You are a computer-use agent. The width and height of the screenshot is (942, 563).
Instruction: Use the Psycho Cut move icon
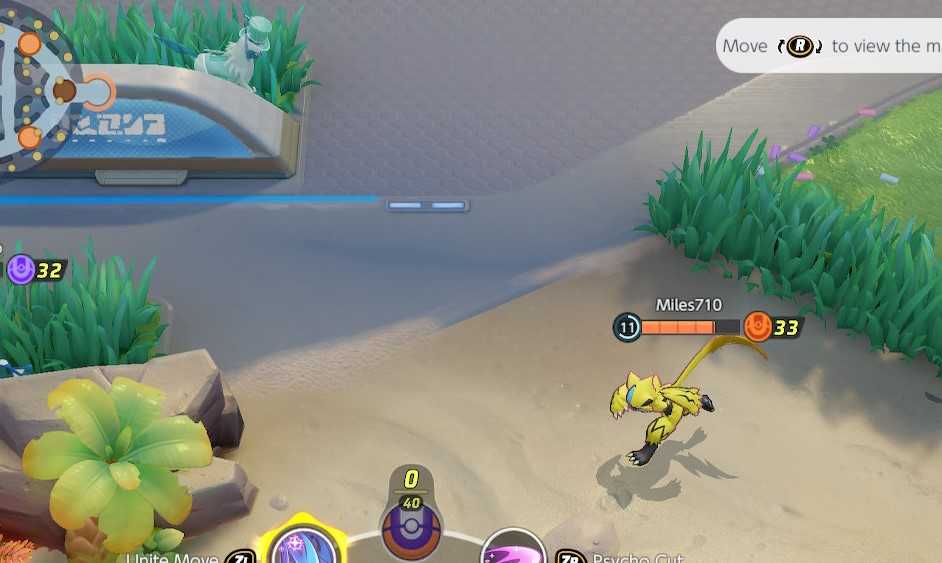512,551
